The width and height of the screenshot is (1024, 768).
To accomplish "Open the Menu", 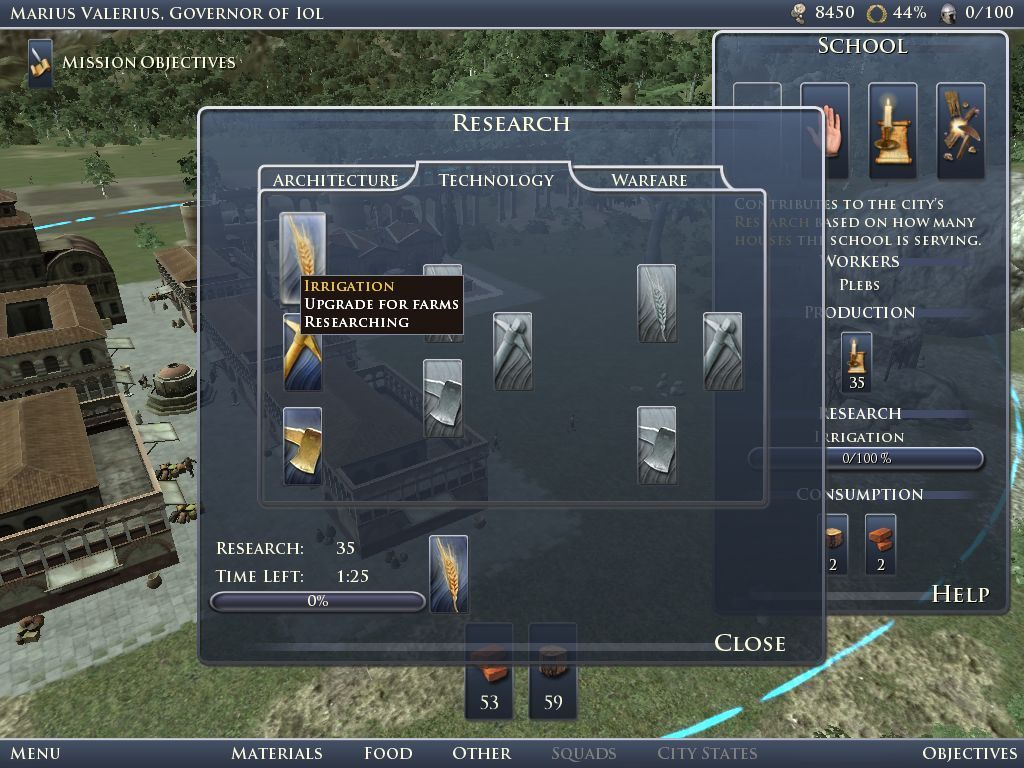I will [35, 753].
